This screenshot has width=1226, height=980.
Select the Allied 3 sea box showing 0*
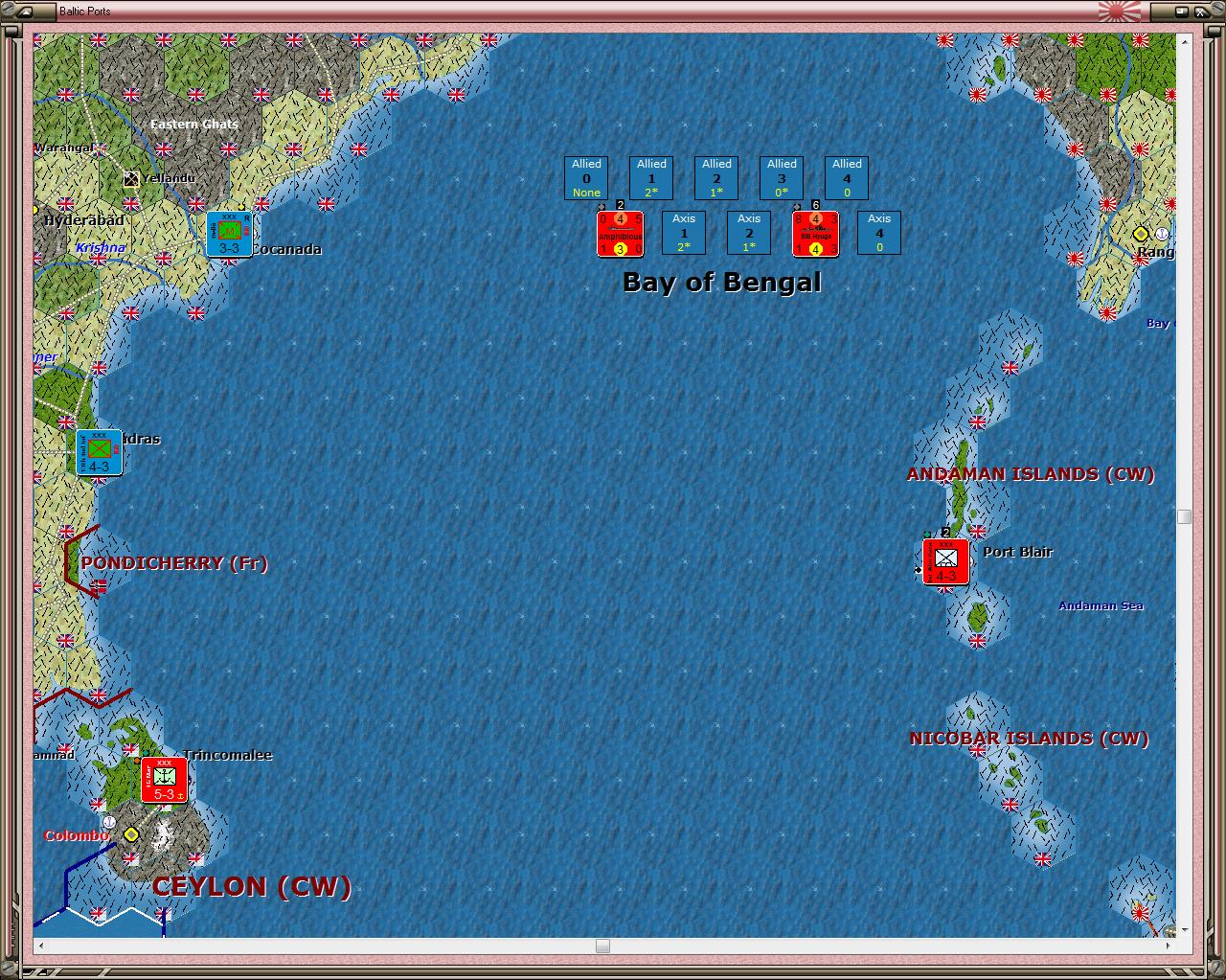point(781,178)
